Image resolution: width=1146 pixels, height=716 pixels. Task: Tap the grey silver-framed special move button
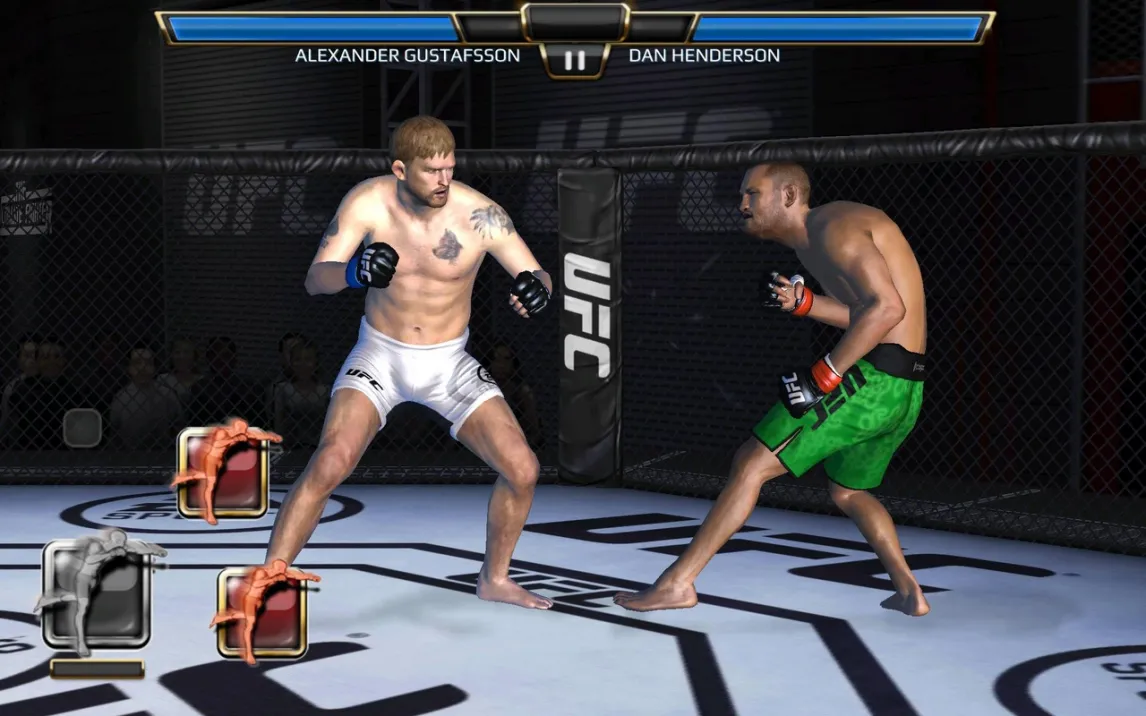(97, 594)
